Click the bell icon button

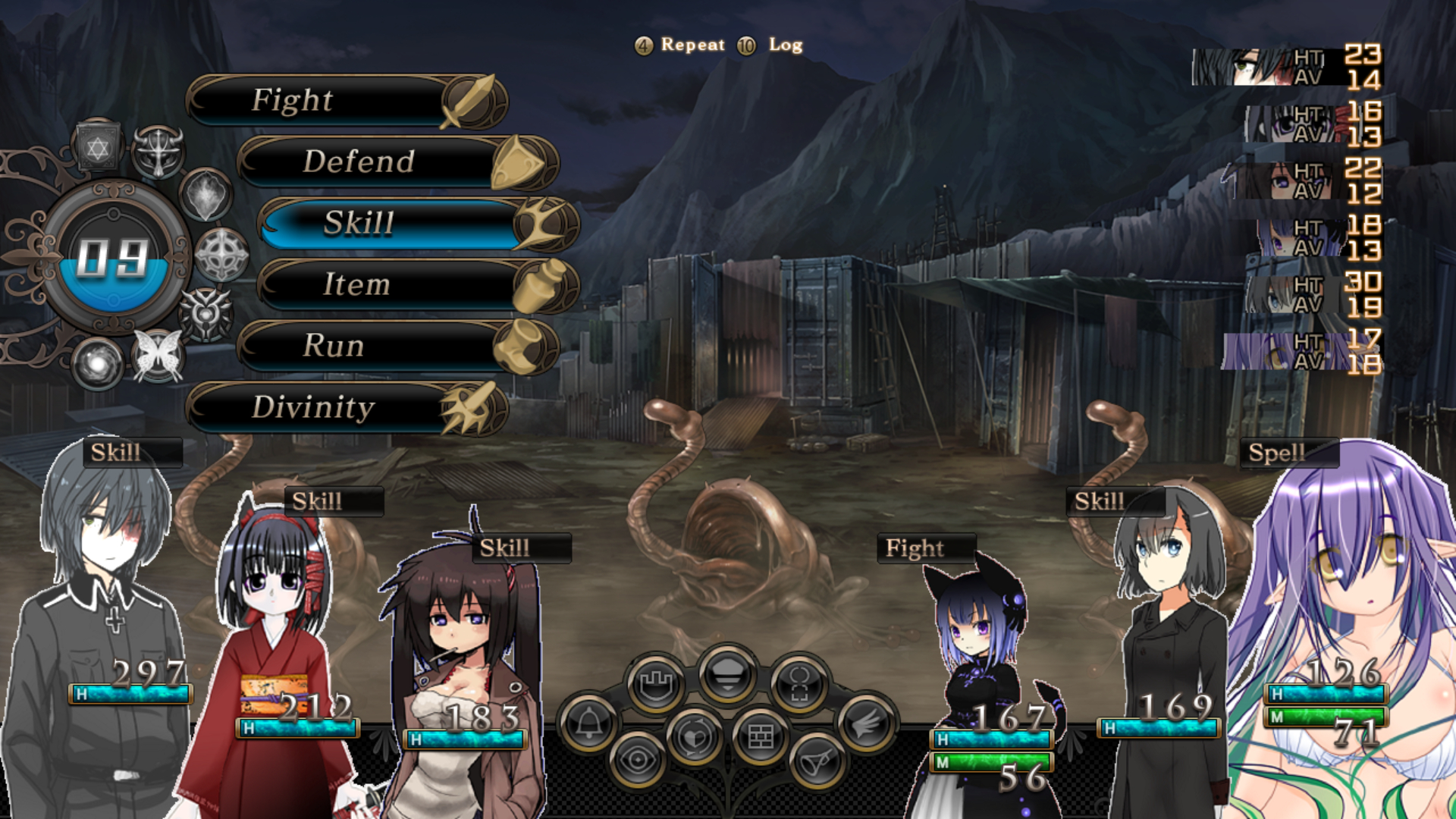pyautogui.click(x=588, y=723)
